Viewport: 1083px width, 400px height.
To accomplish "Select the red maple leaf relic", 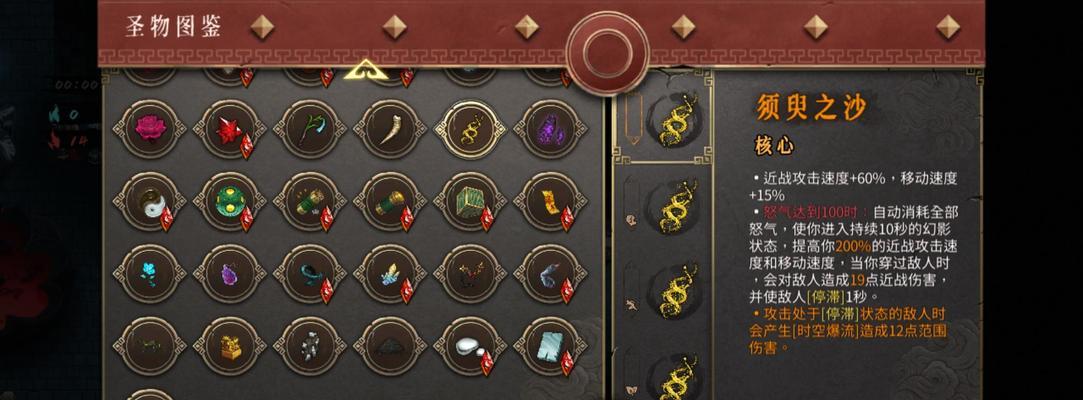I will coord(230,128).
